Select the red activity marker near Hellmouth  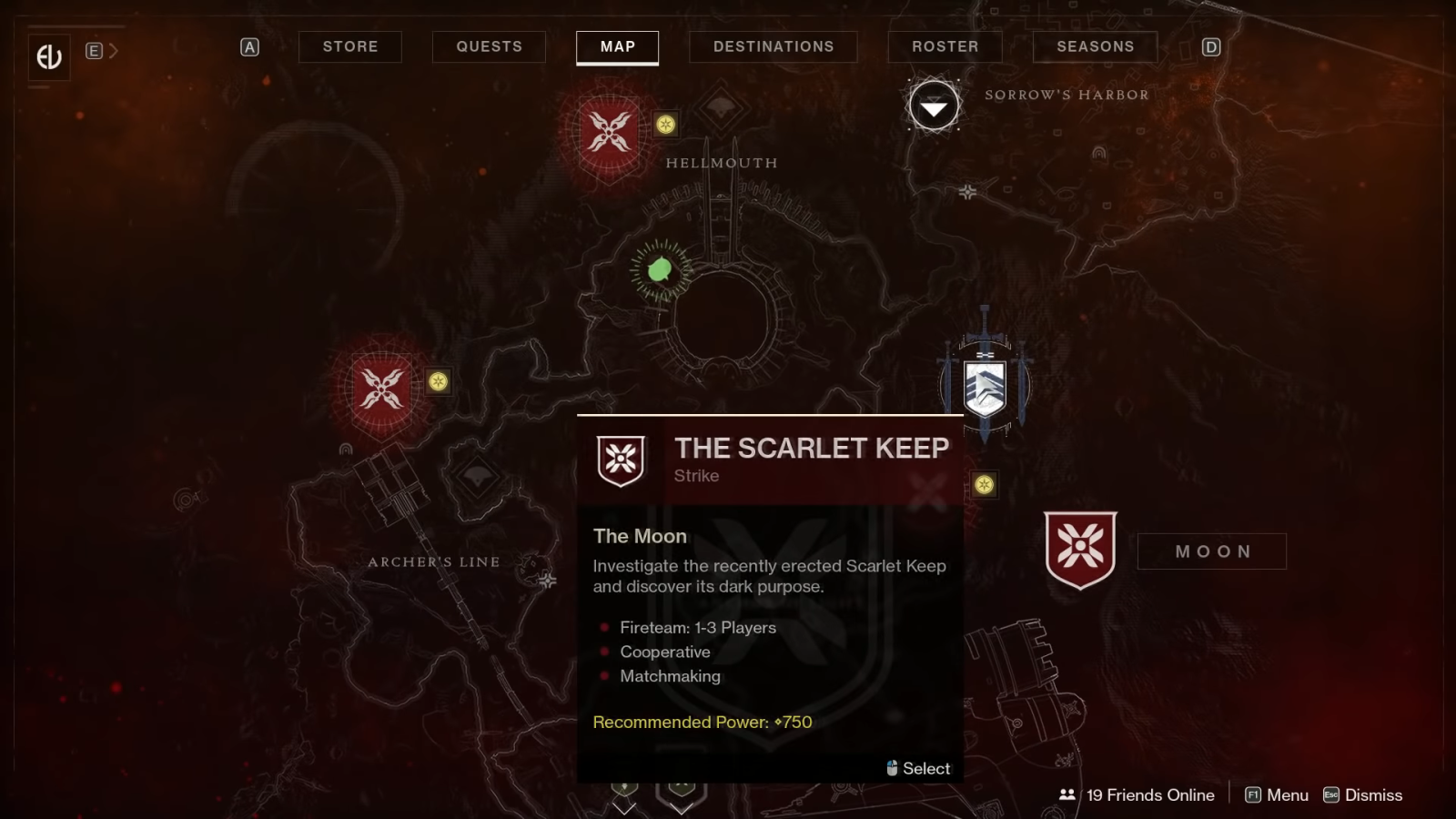point(610,132)
